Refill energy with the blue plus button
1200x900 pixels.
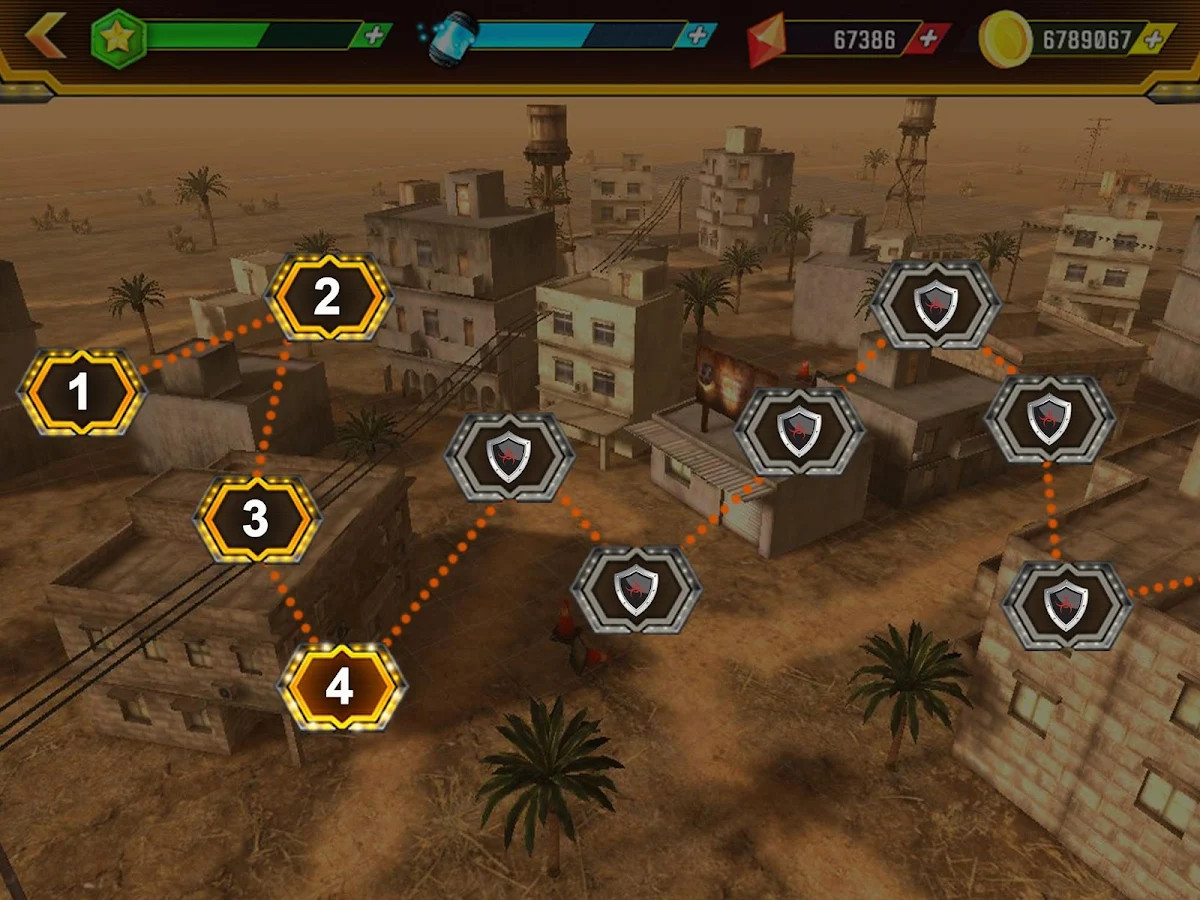(x=696, y=36)
